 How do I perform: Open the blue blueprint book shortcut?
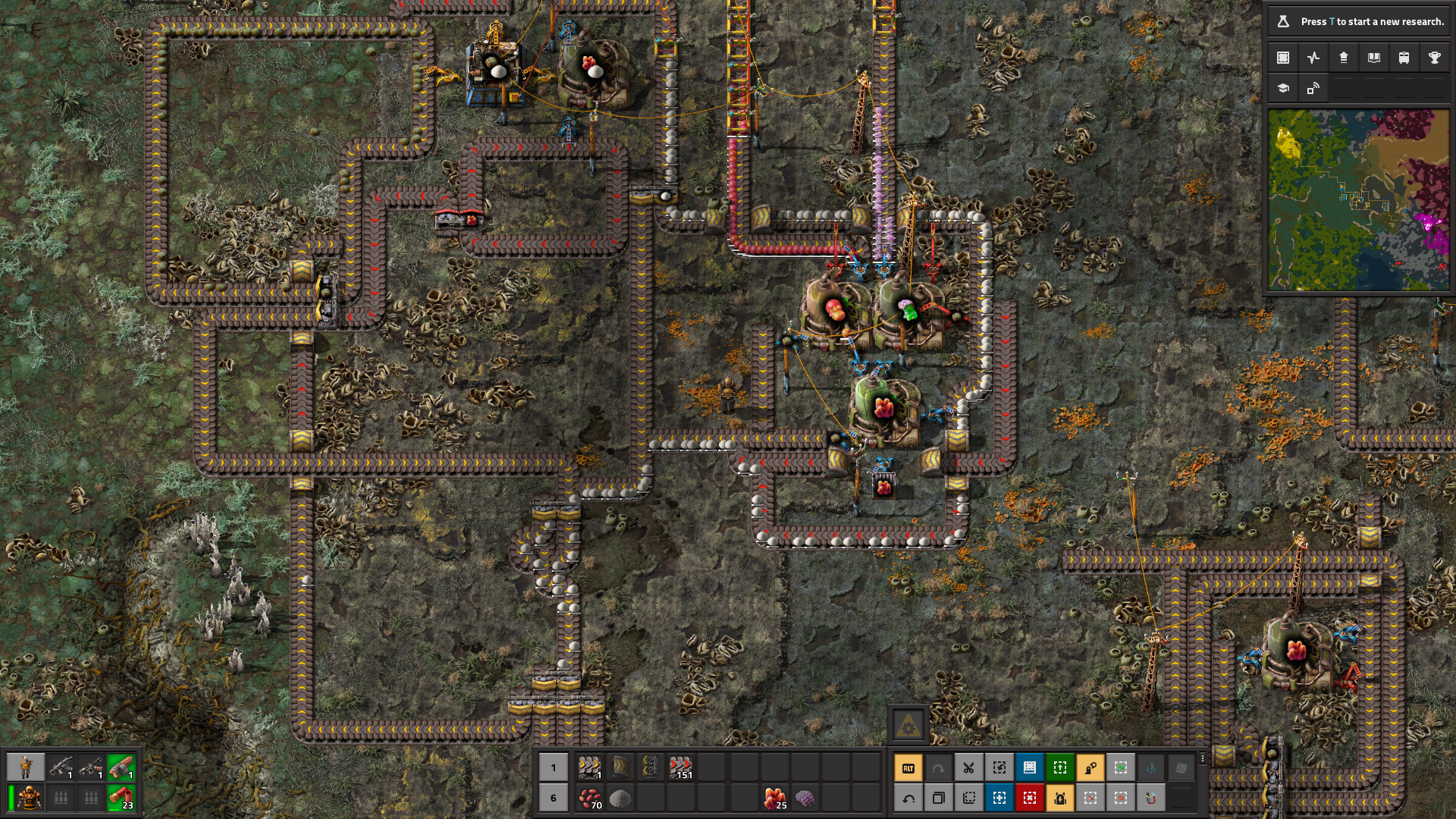click(1029, 768)
